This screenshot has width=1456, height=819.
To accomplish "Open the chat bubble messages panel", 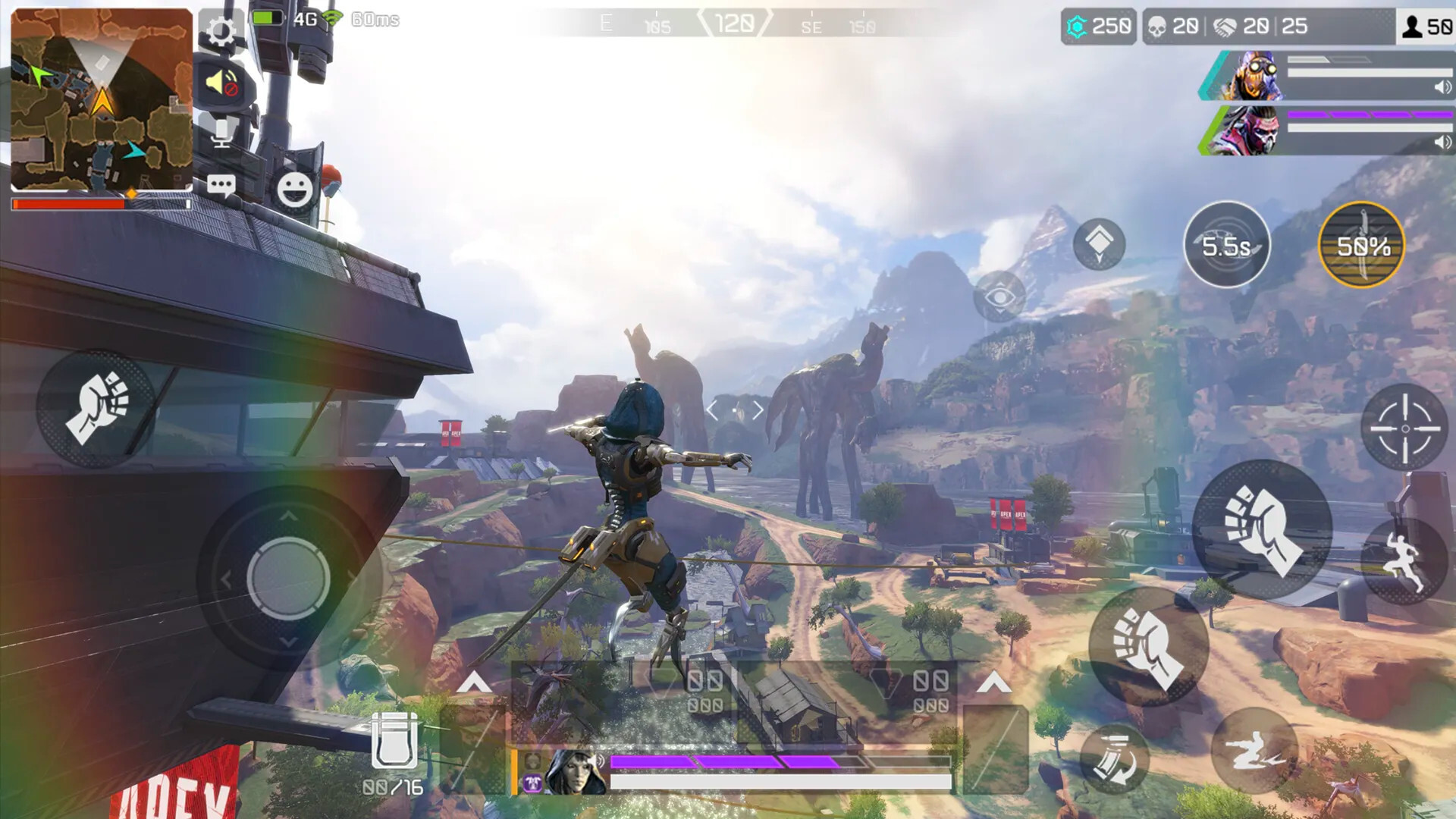I will pos(221,184).
